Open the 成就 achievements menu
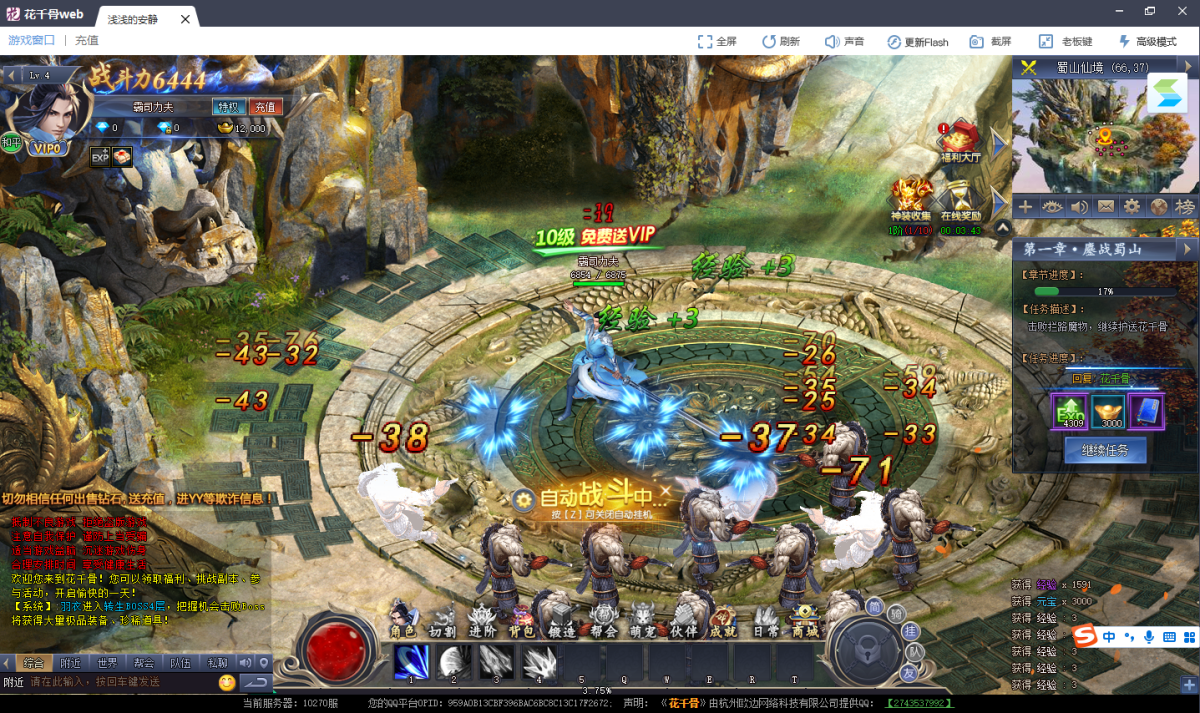Screen dimensions: 1200x713 (x=723, y=619)
